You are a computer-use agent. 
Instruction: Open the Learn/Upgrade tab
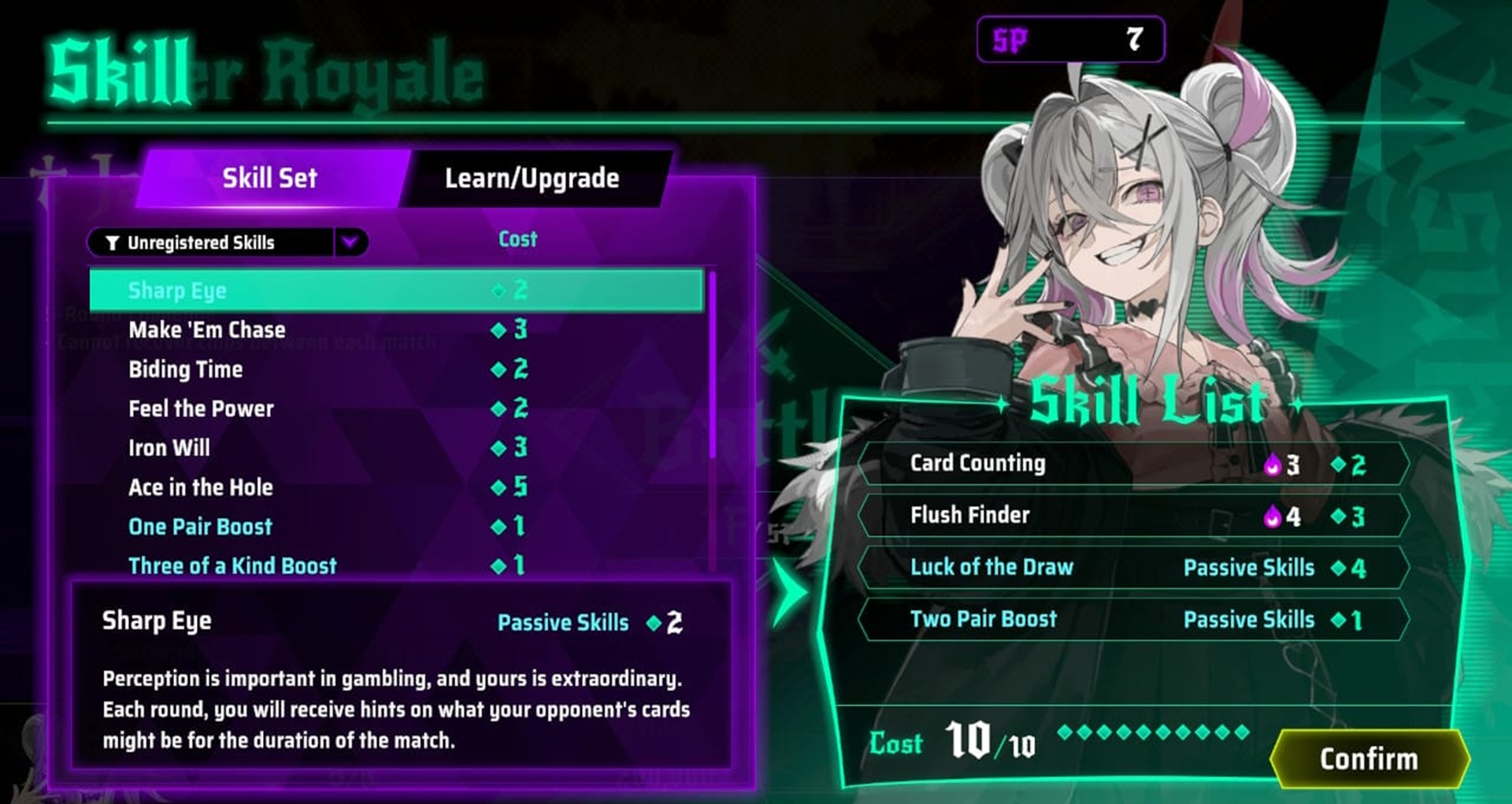pos(532,179)
